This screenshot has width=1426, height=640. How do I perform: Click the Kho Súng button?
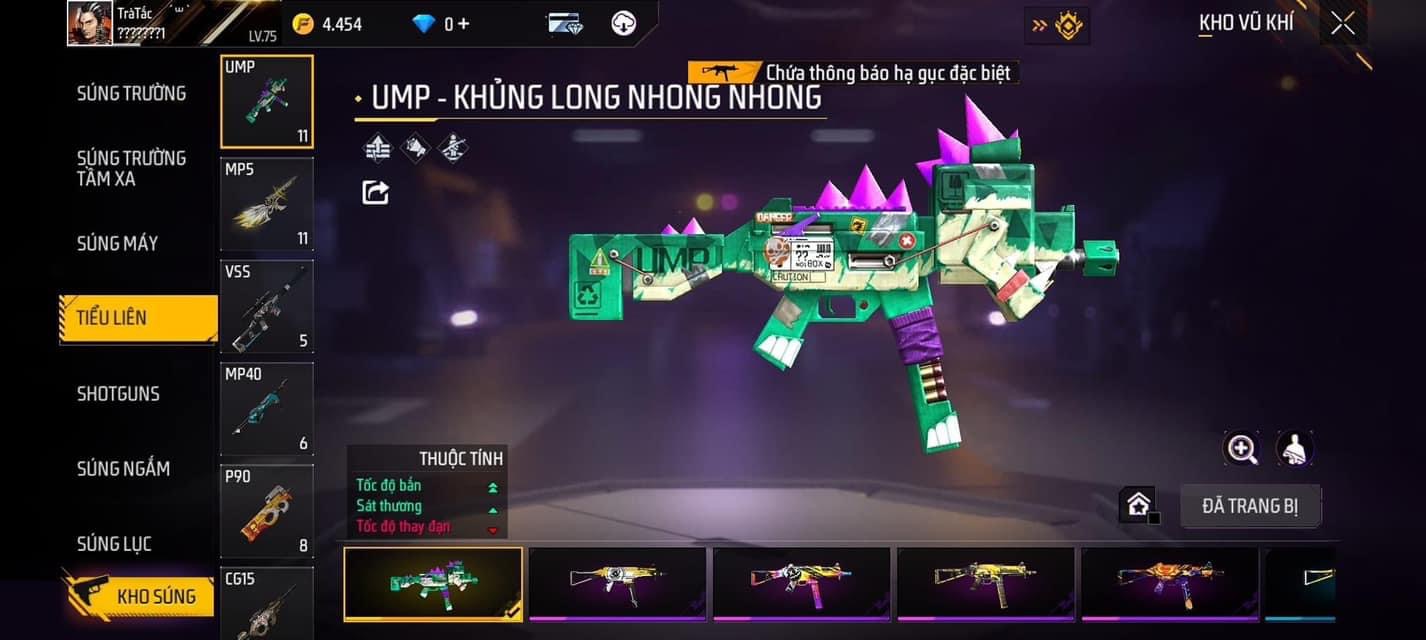coord(140,596)
